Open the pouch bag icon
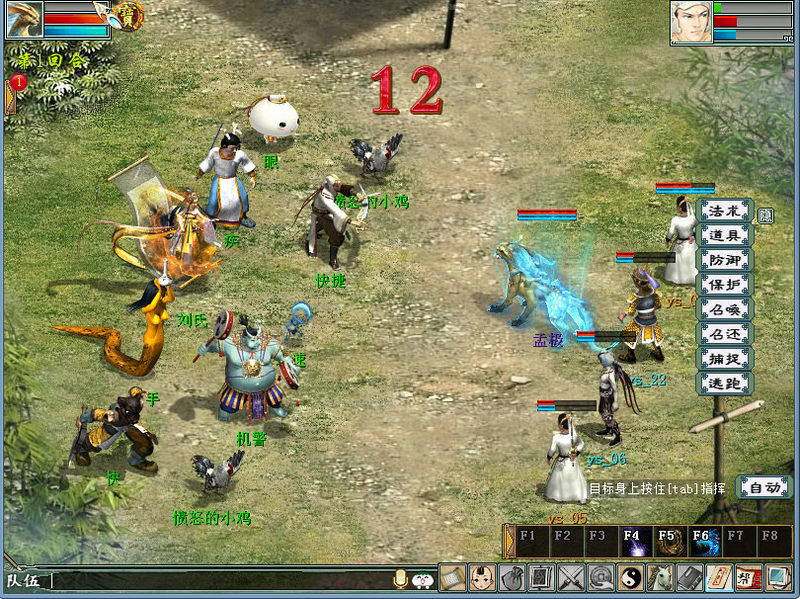This screenshot has width=800, height=599. click(x=512, y=577)
